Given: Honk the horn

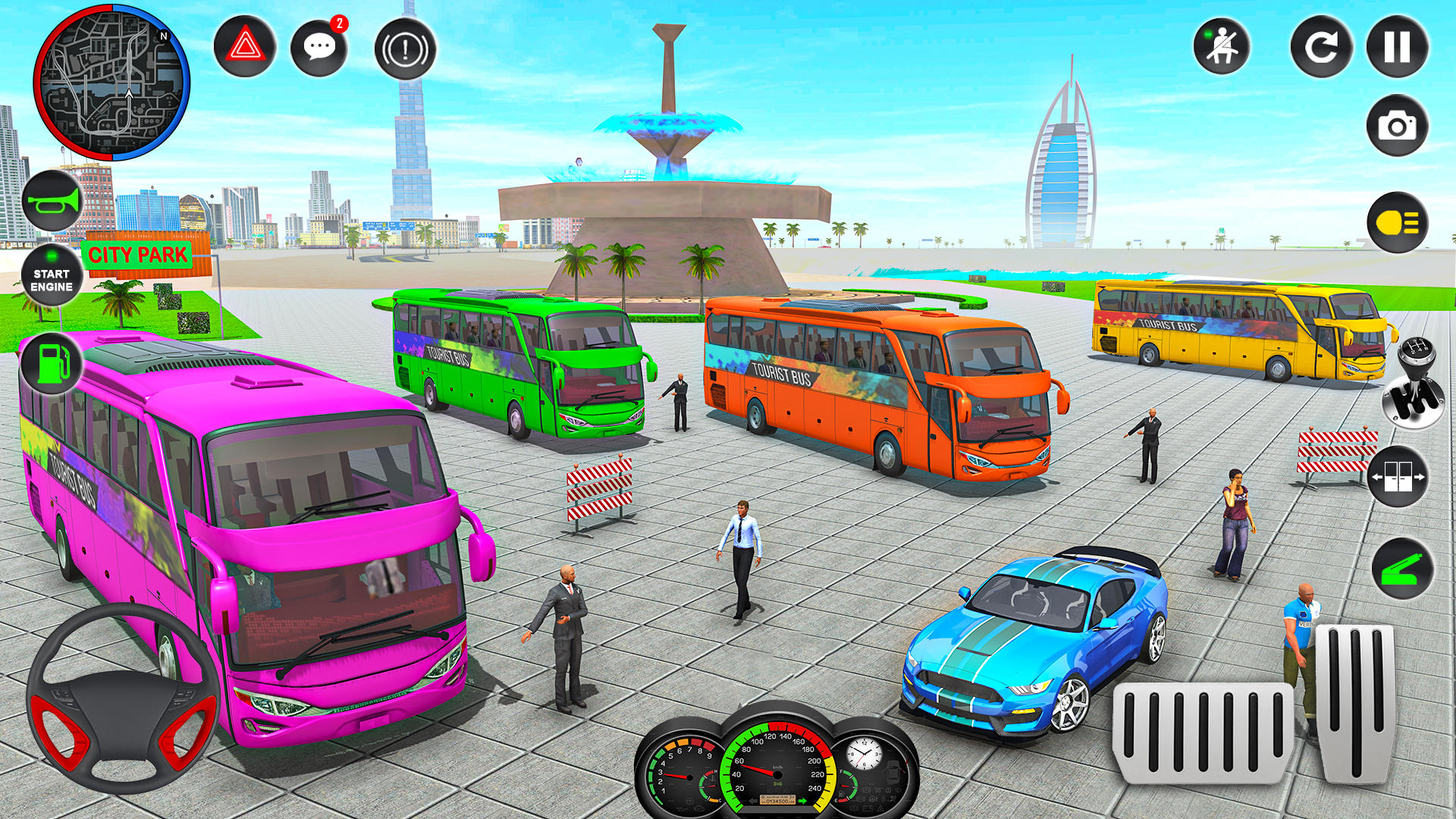Looking at the screenshot, I should coord(50,199).
